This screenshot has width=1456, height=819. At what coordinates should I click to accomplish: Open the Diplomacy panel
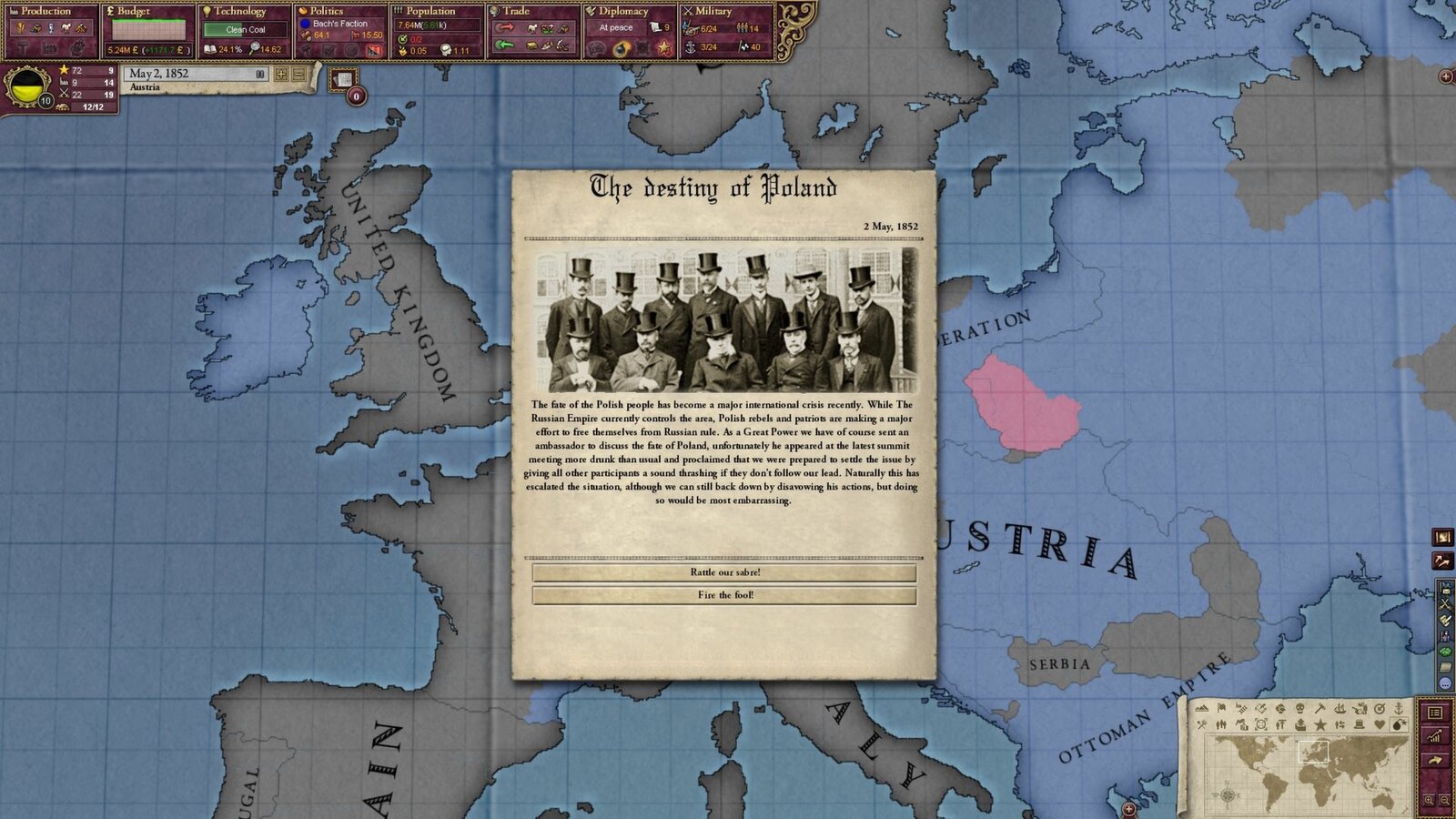coord(623,11)
